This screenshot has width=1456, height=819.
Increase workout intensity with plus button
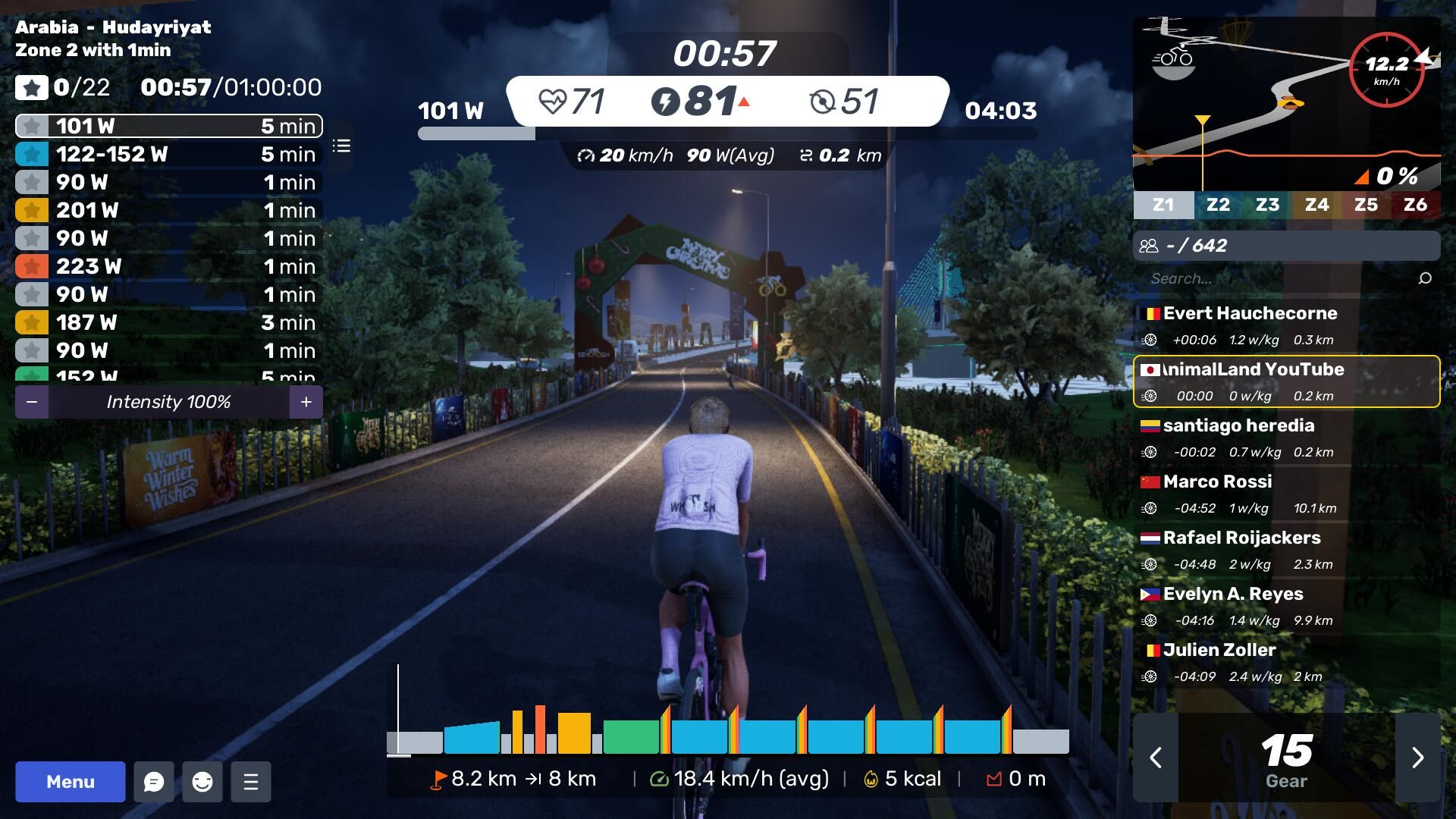[306, 402]
